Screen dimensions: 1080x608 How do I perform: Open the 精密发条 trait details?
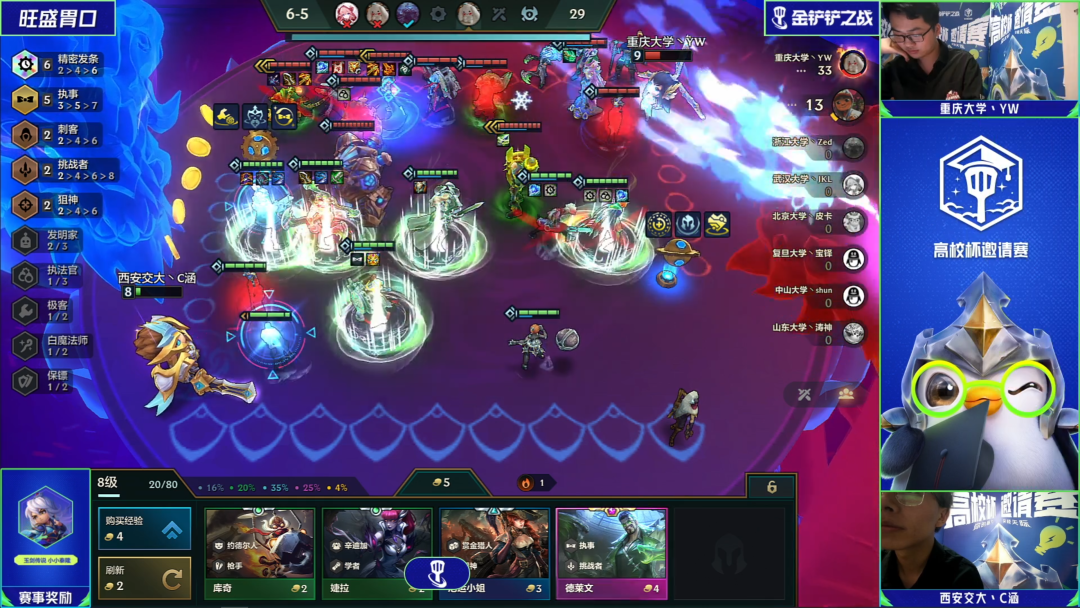coord(60,65)
